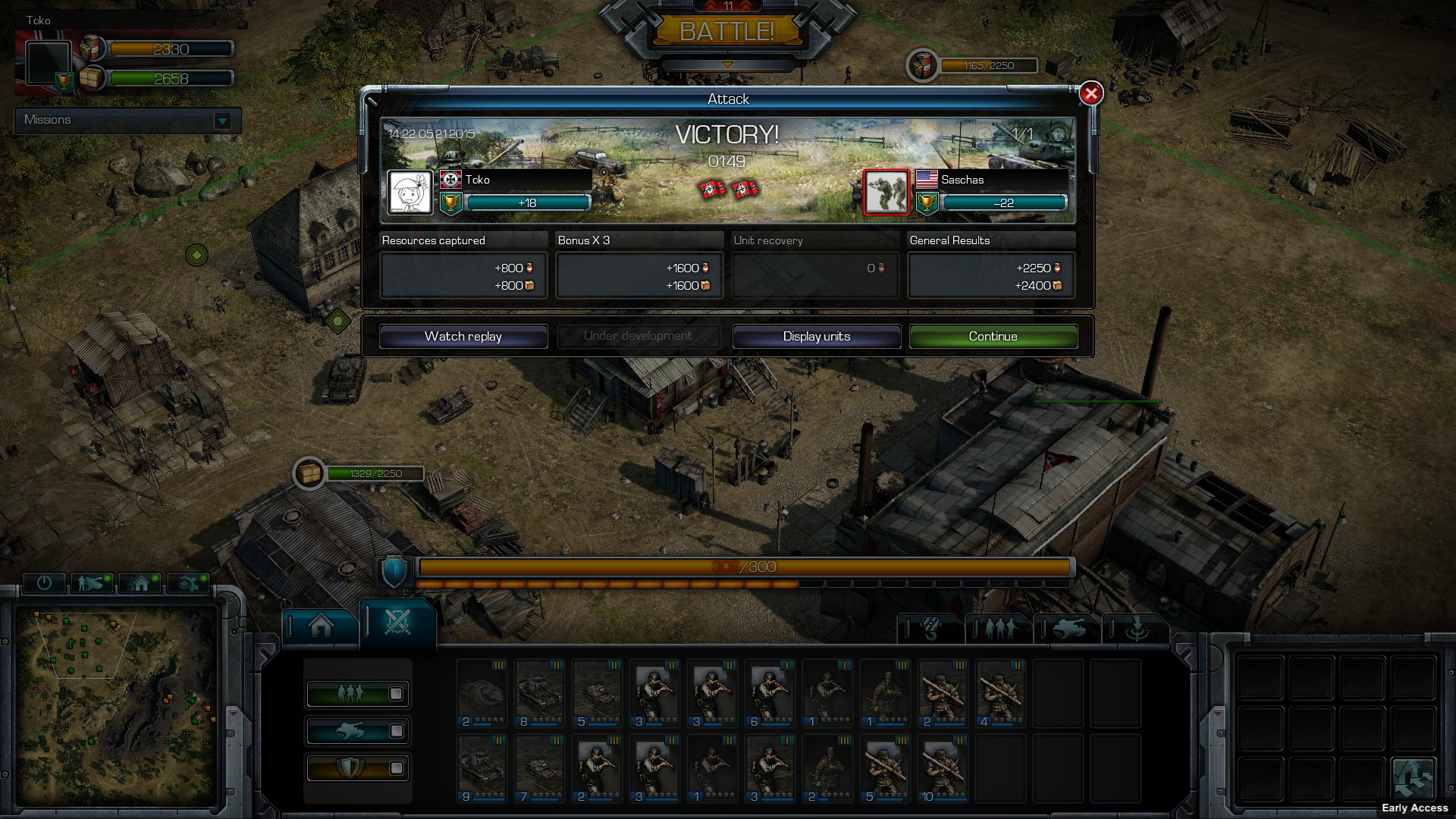Open the soldier and tank army menu
Screen dimensions: 1456x819
(91, 582)
